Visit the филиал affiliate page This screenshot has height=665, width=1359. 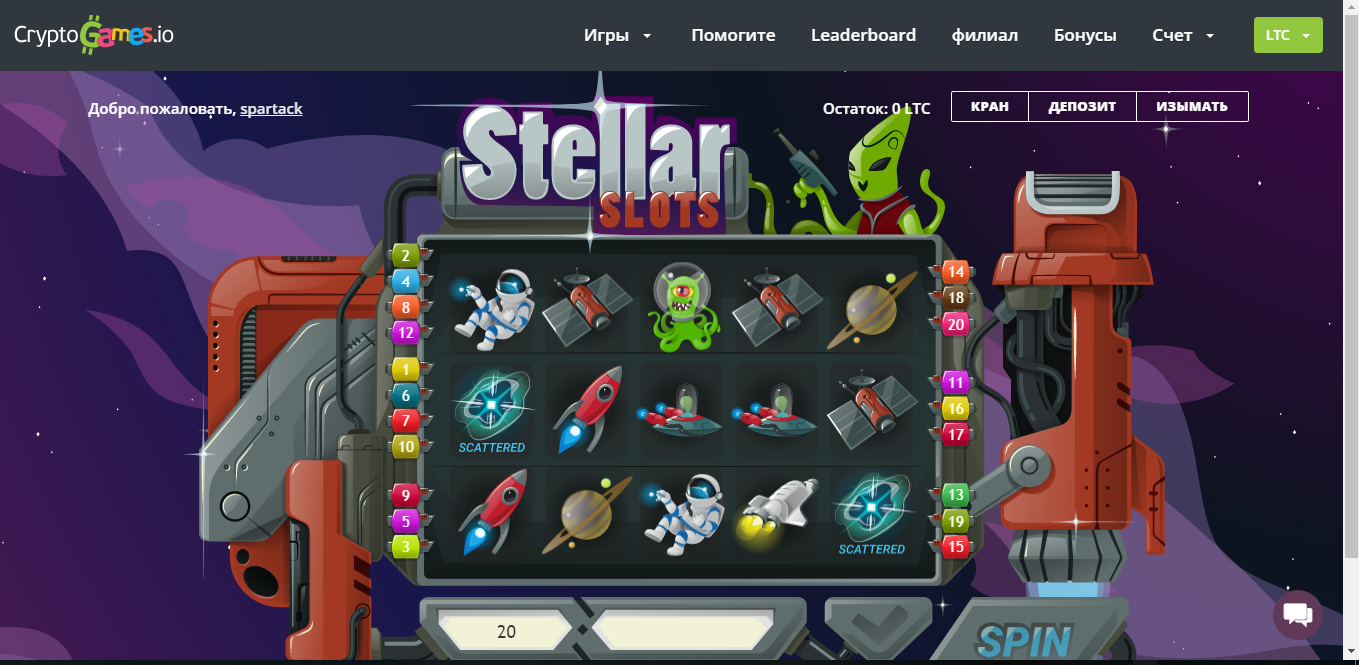click(985, 35)
